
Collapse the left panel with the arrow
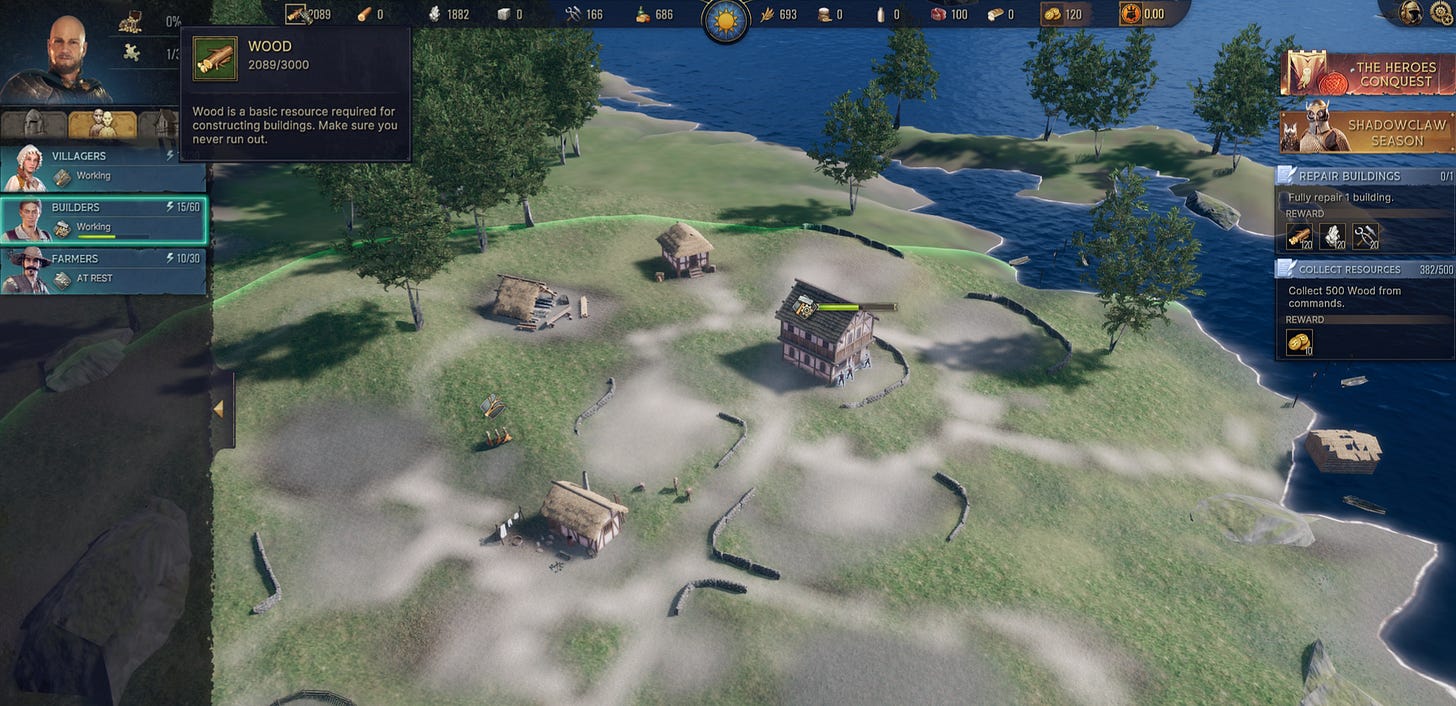pos(219,409)
